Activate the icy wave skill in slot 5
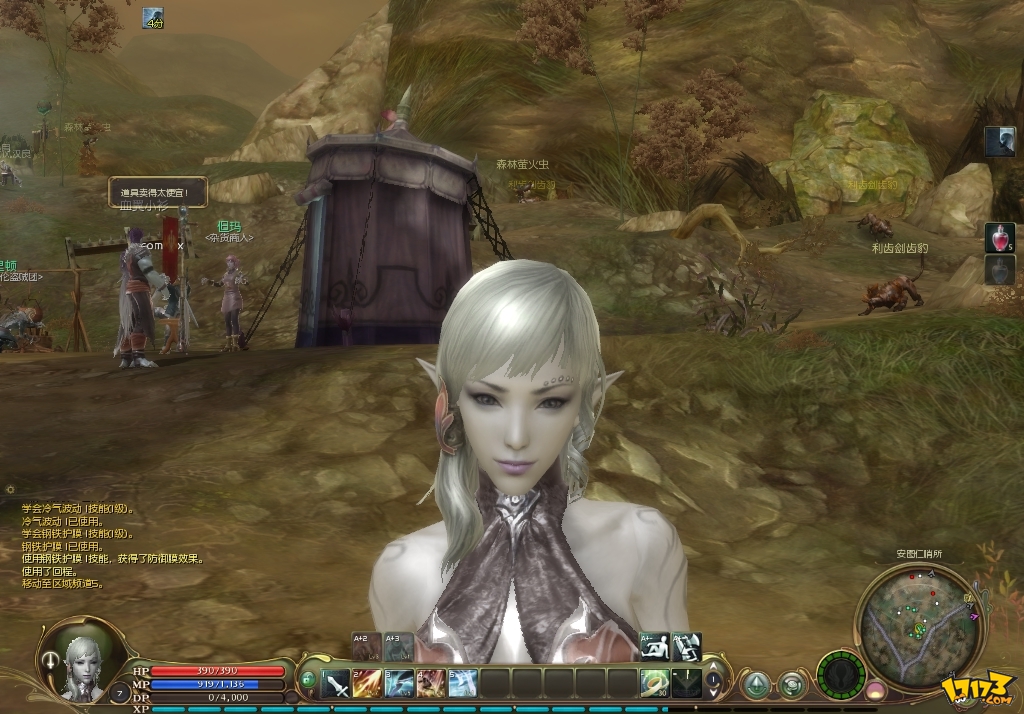The image size is (1024, 714). click(462, 683)
